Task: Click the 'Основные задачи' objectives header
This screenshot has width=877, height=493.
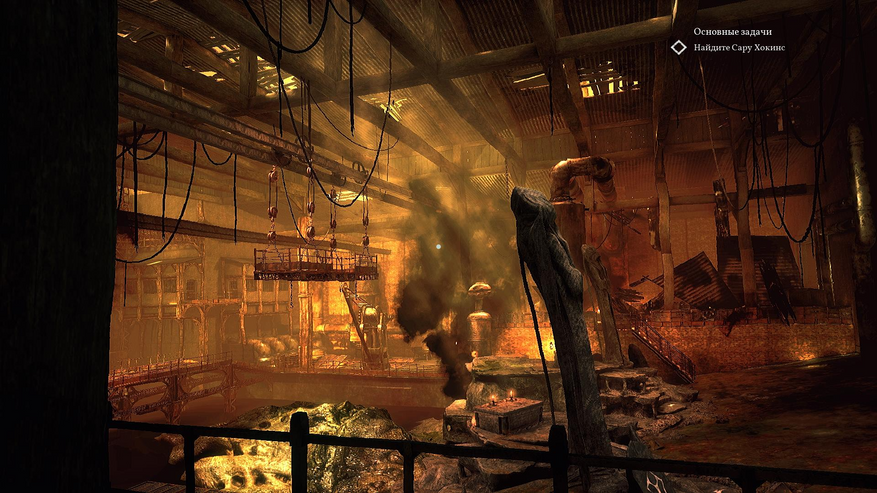Action: pyautogui.click(x=732, y=32)
